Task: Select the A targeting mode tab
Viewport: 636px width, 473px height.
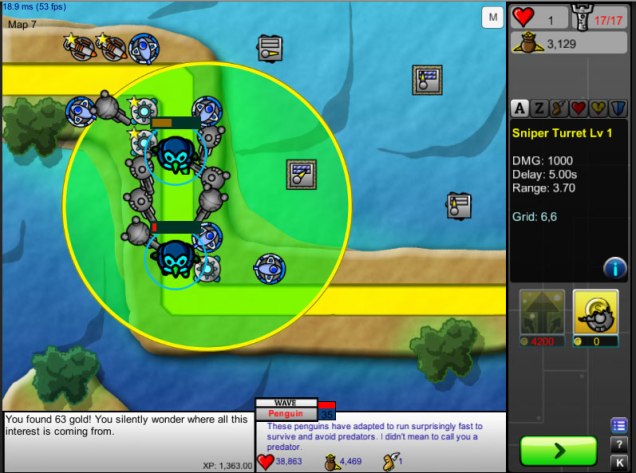Action: [520, 108]
